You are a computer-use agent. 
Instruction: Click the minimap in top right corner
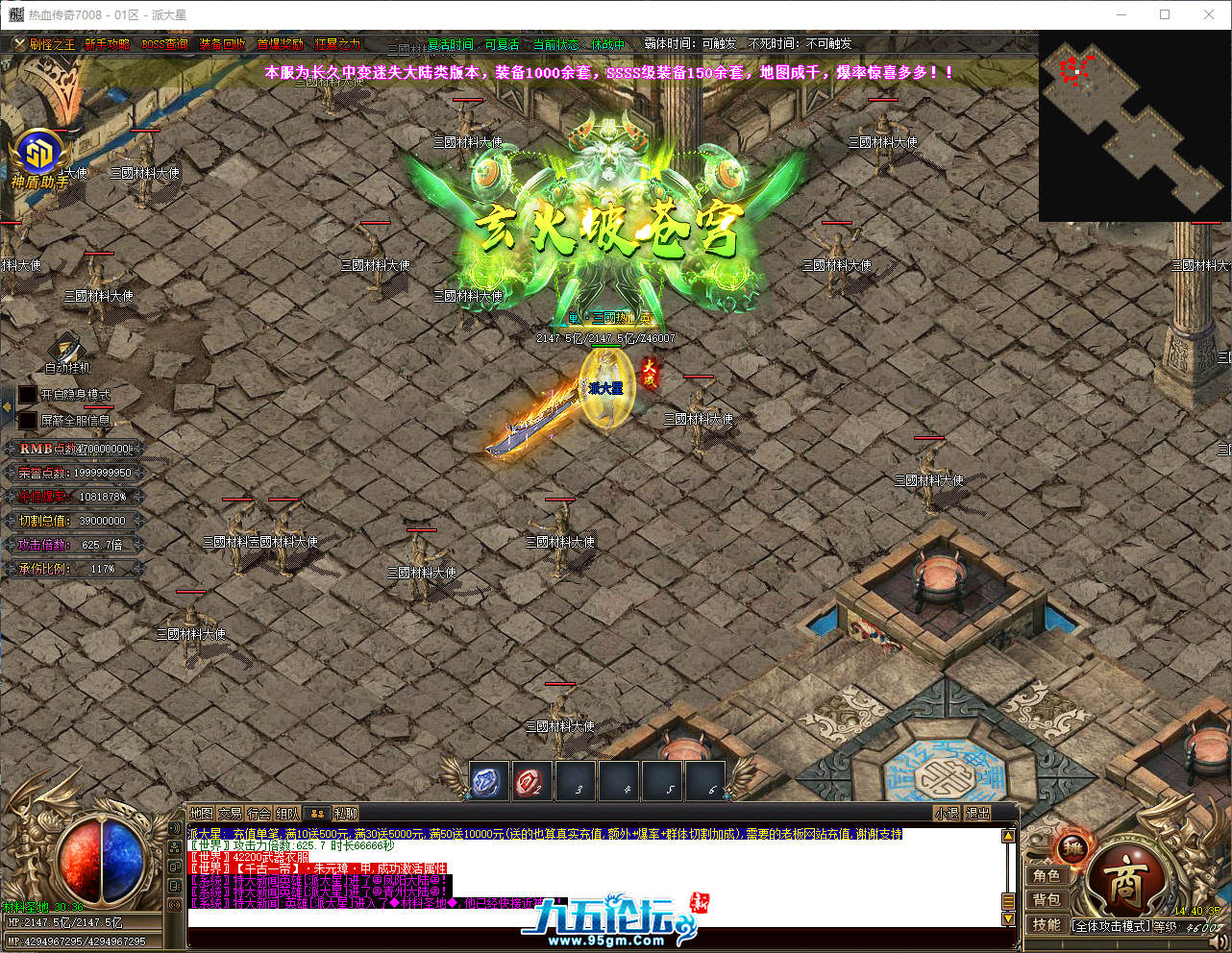click(1132, 125)
